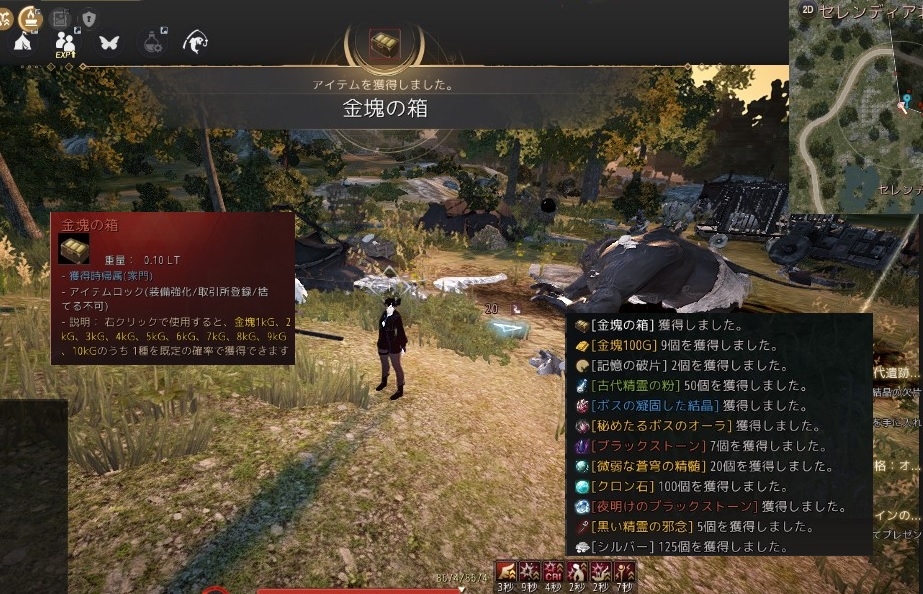Click the party EXP buff icon

[66, 43]
